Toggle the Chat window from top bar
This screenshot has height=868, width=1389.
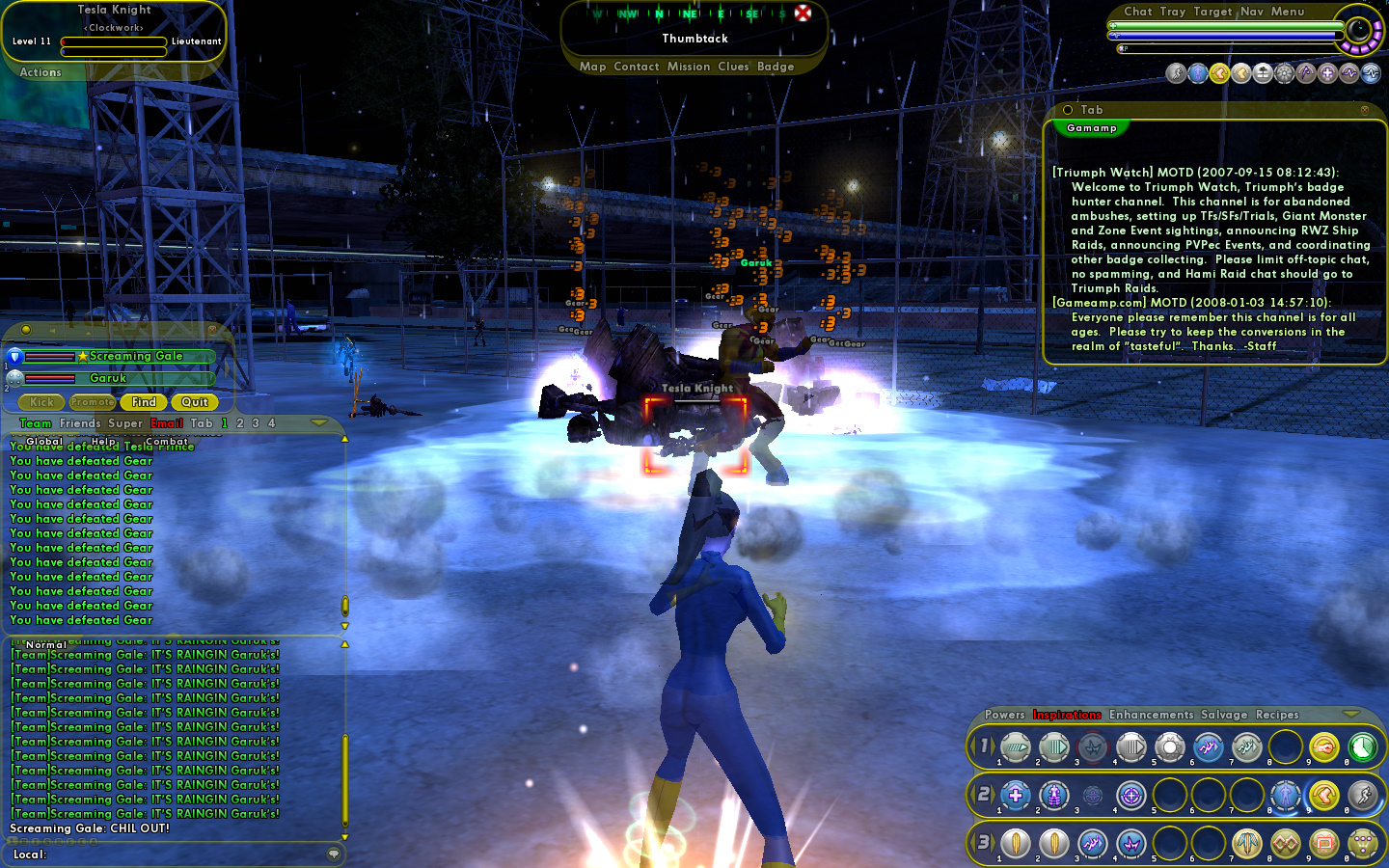[1137, 12]
